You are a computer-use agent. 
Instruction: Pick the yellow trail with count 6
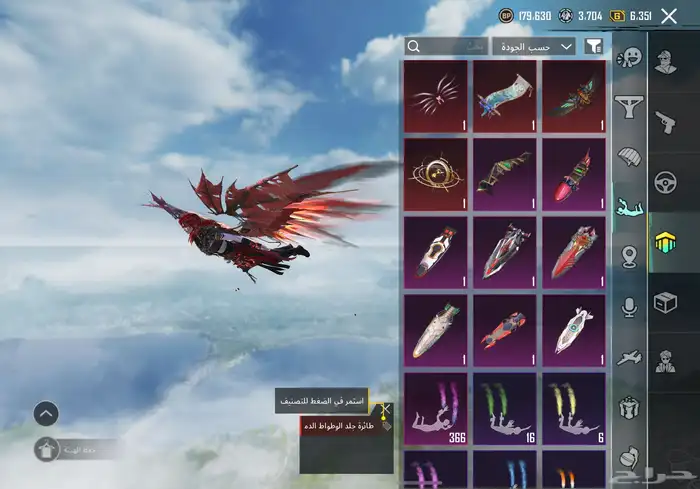point(574,408)
